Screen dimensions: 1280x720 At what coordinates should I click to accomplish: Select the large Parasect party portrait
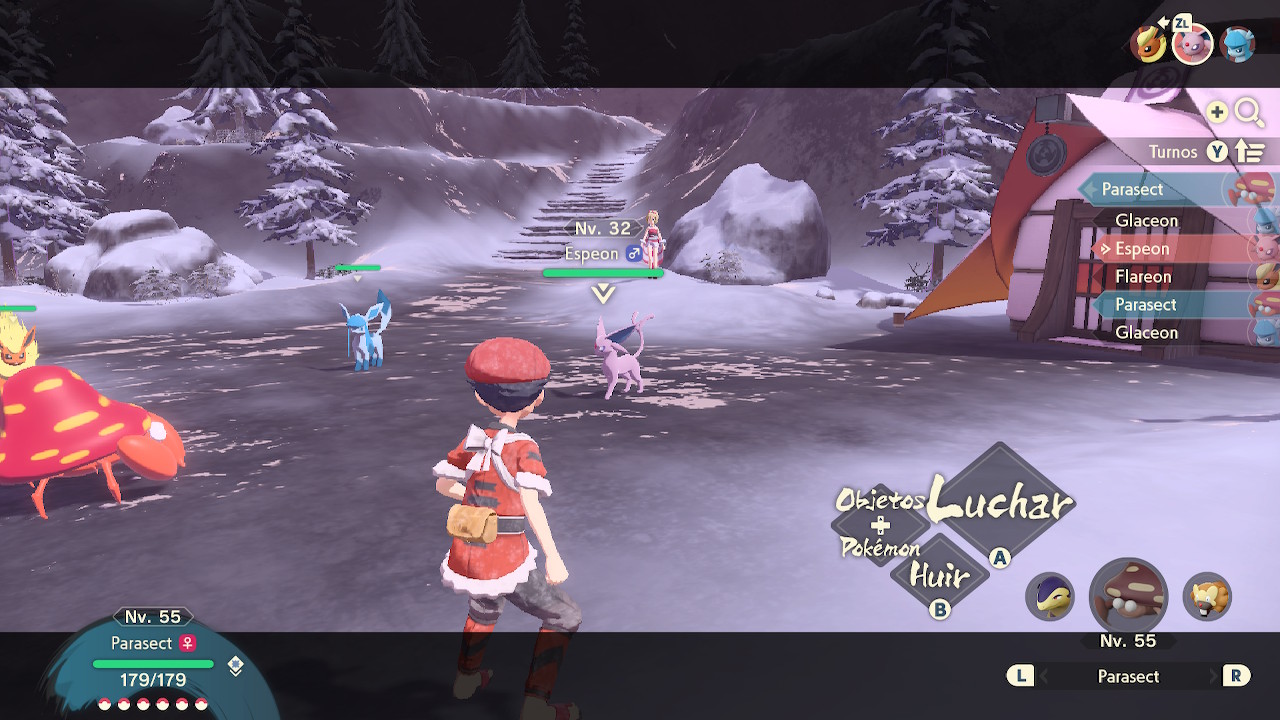1128,597
